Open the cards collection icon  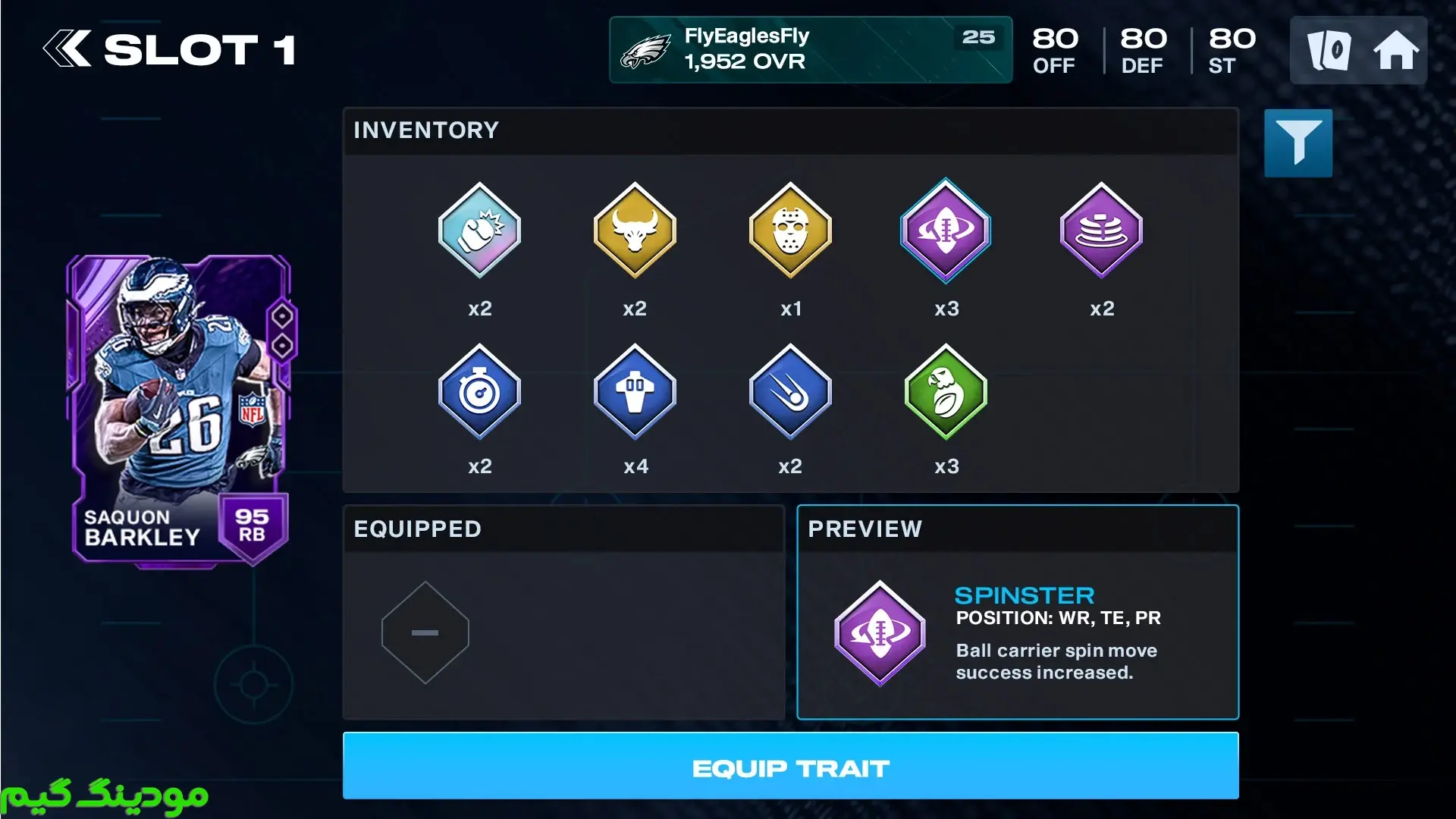[1329, 51]
